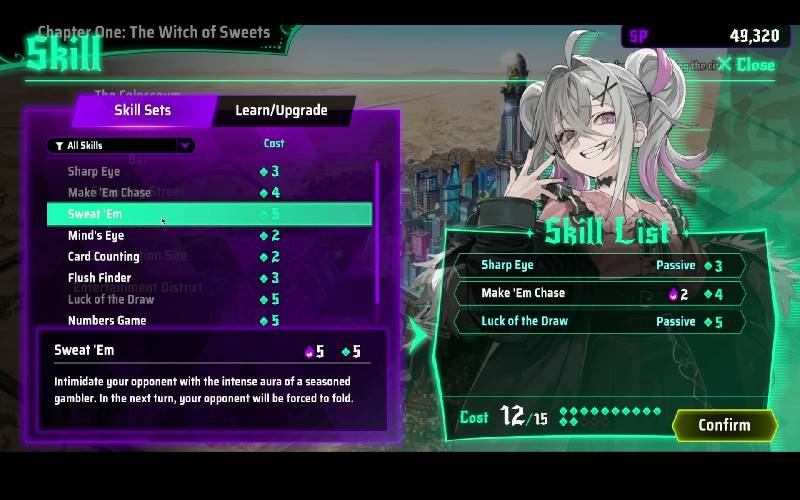Viewport: 800px width, 500px height.
Task: Remove equipped Sharp Eye from Skill List
Action: [x=600, y=266]
